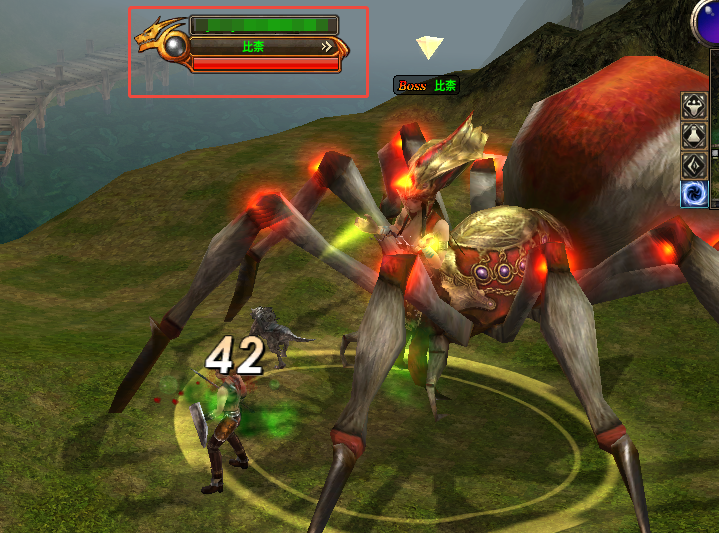Screen dimensions: 719x533
Task: Click the top cloaked-figure icon
Action: pyautogui.click(x=695, y=106)
